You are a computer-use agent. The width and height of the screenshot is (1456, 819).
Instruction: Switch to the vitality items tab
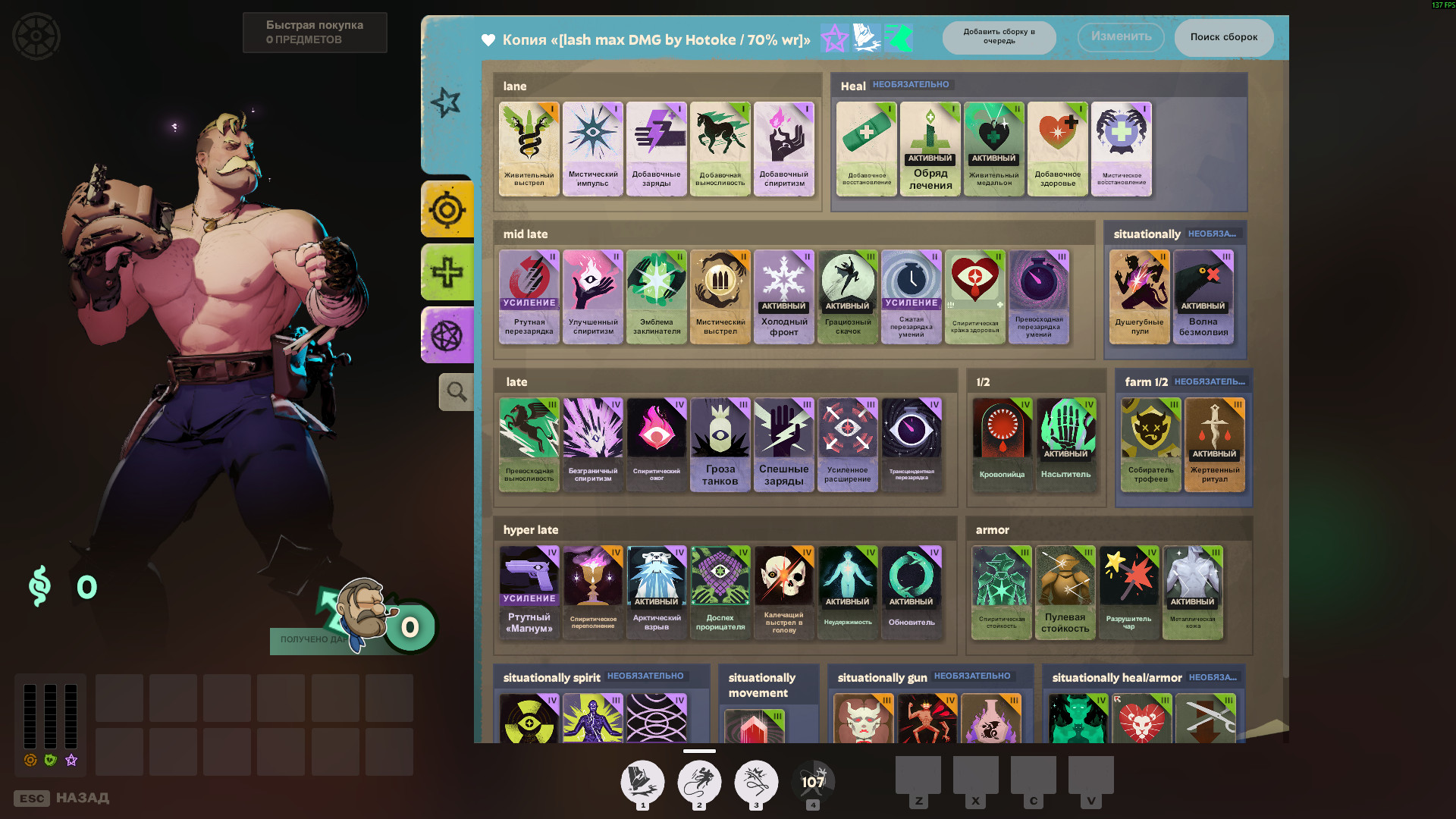(x=447, y=271)
